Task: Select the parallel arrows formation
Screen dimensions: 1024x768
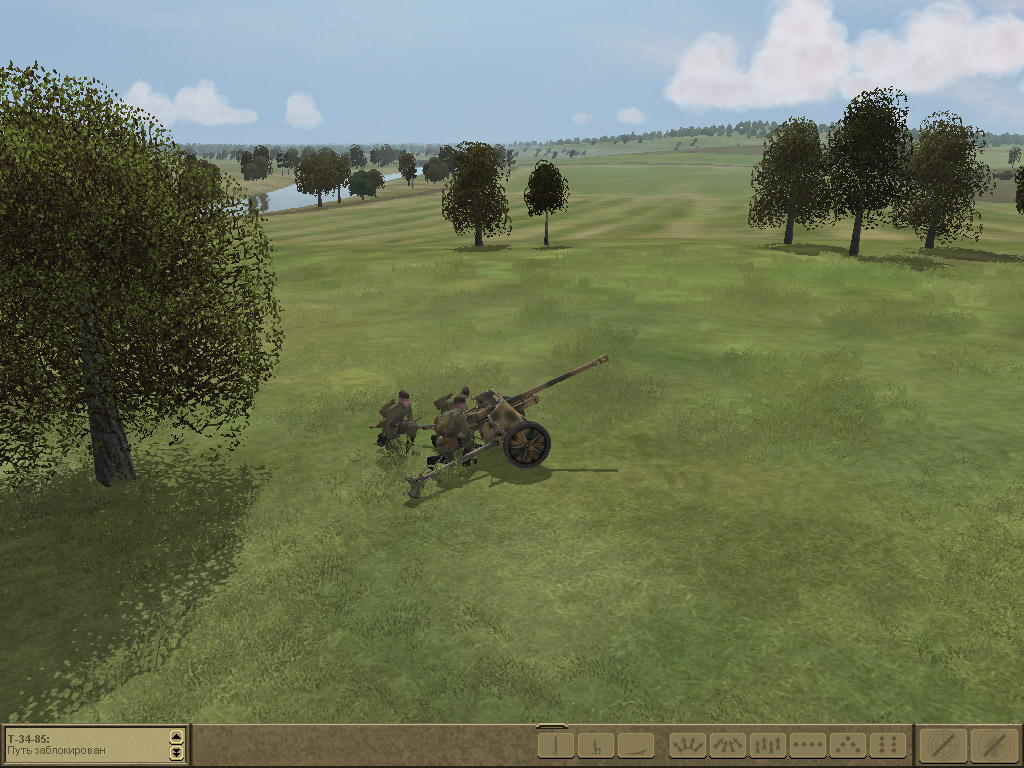Action: [x=767, y=745]
